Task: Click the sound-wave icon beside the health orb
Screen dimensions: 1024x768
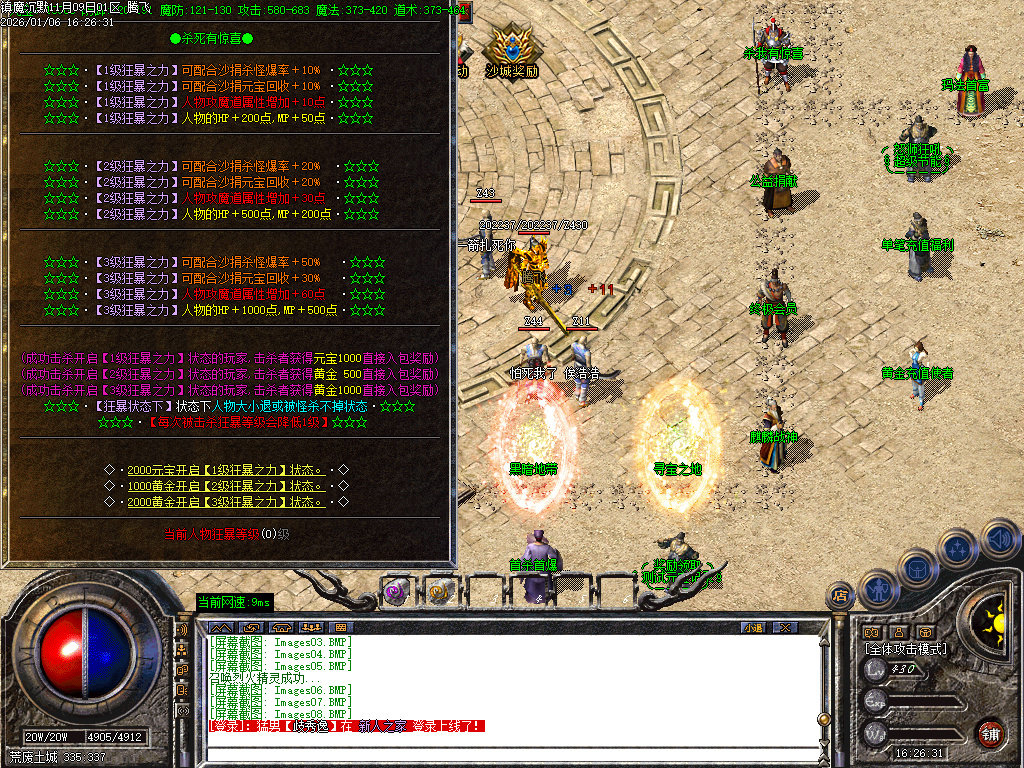Action: [183, 631]
